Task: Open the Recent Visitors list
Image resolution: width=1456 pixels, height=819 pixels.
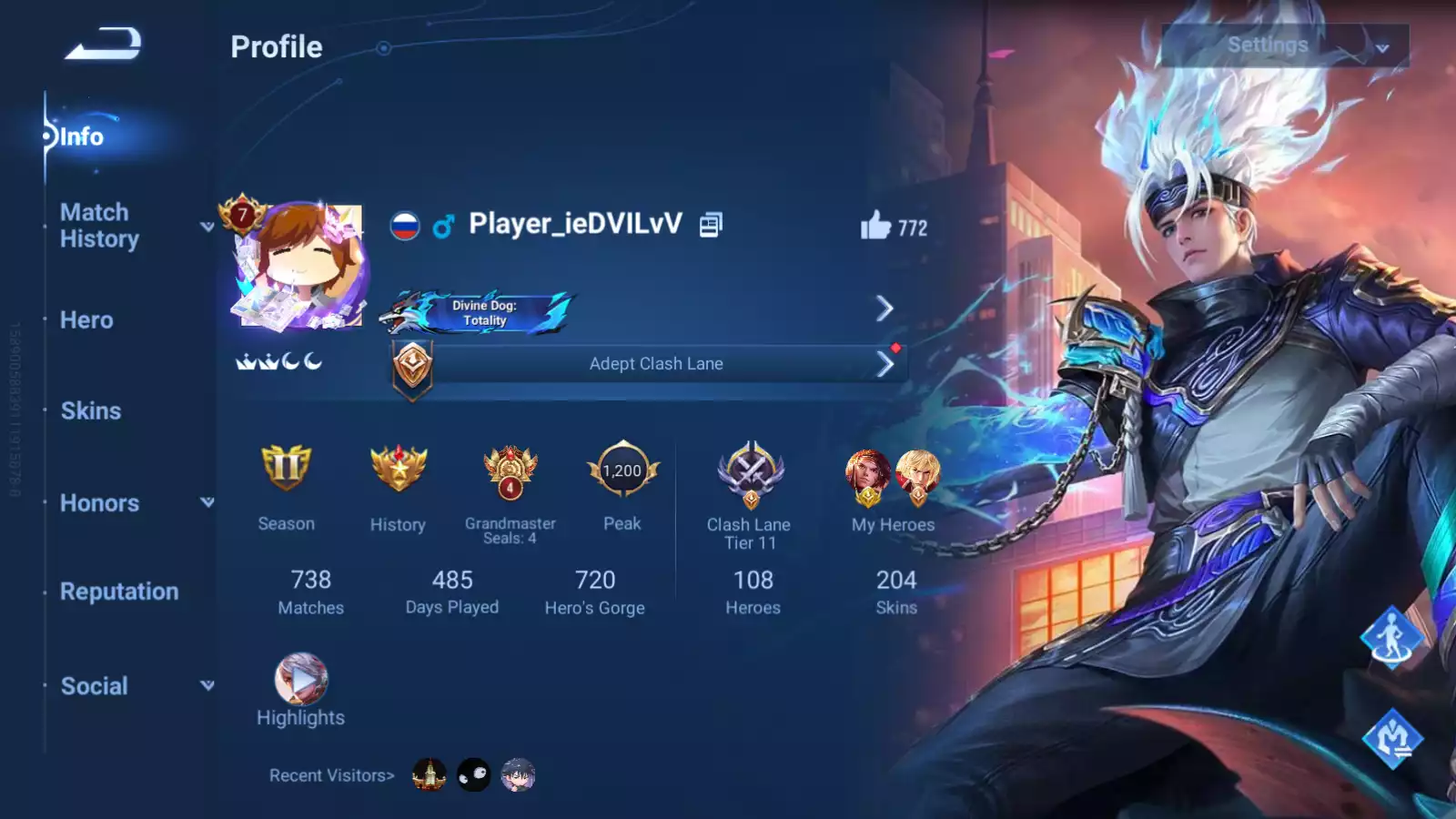Action: [331, 775]
